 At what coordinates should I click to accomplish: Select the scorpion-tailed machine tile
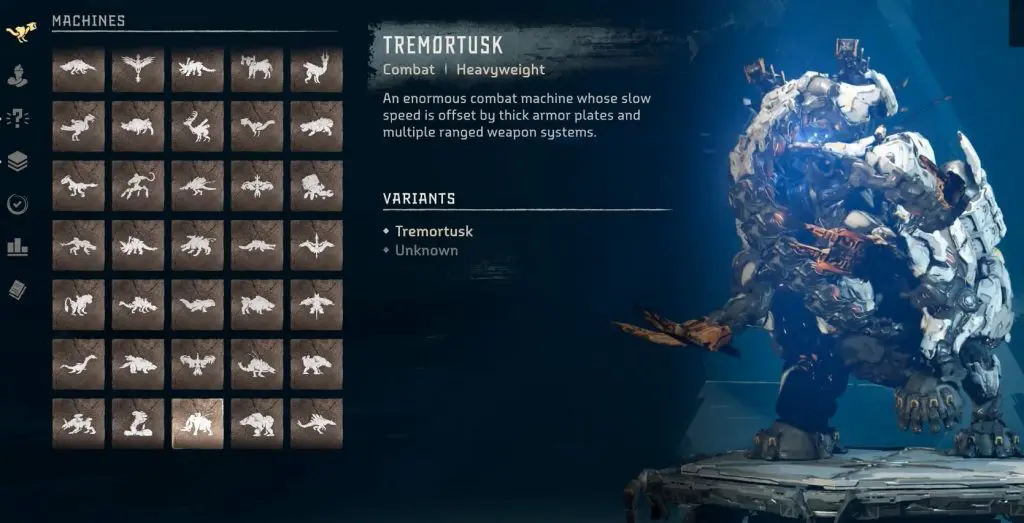[138, 187]
